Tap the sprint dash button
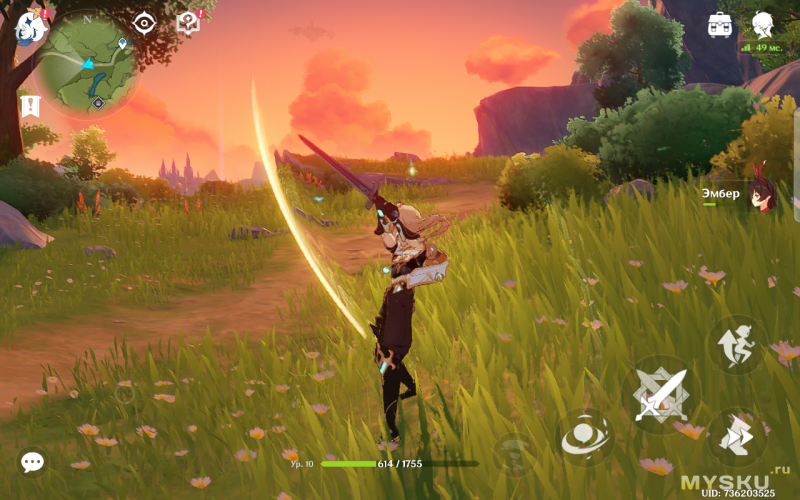 click(x=736, y=435)
